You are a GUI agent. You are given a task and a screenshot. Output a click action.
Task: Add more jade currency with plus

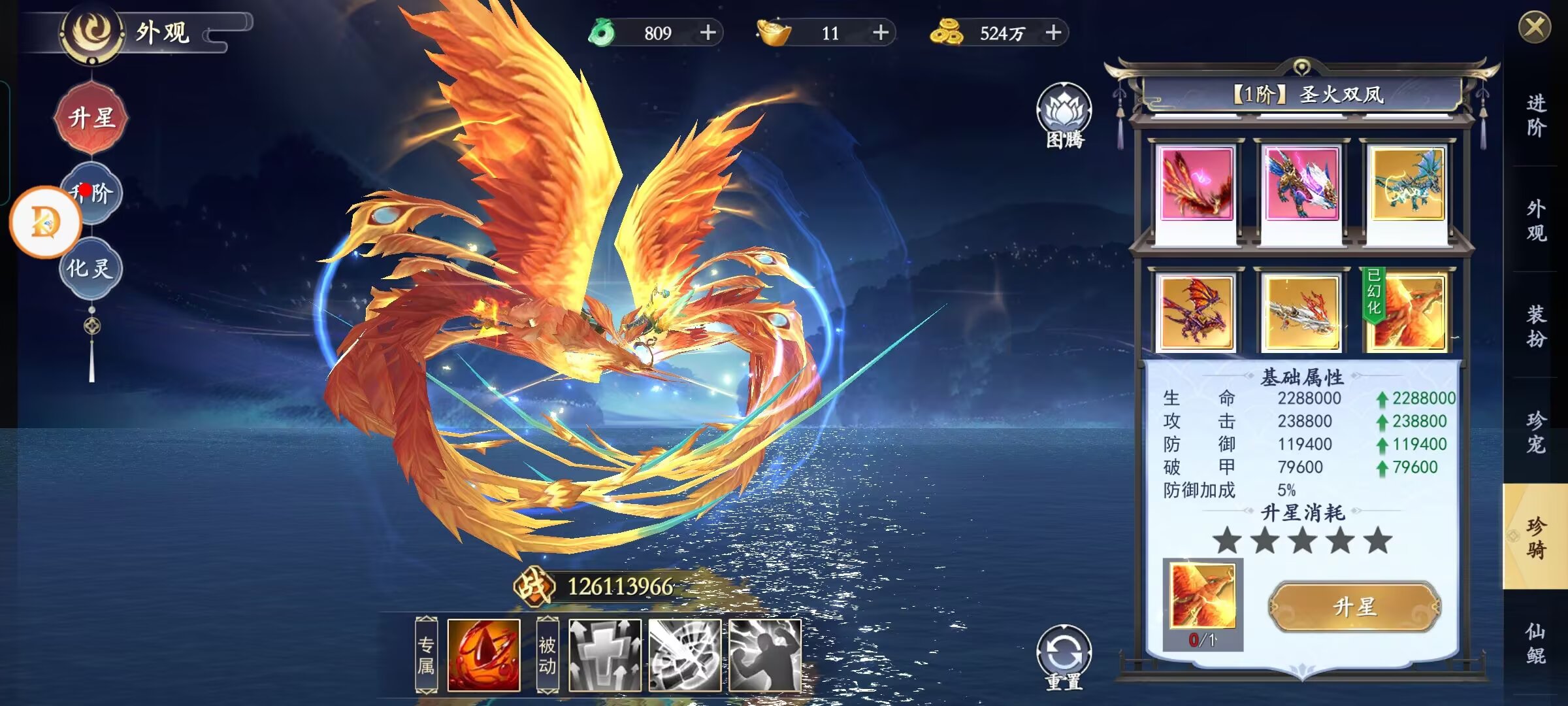[x=708, y=33]
